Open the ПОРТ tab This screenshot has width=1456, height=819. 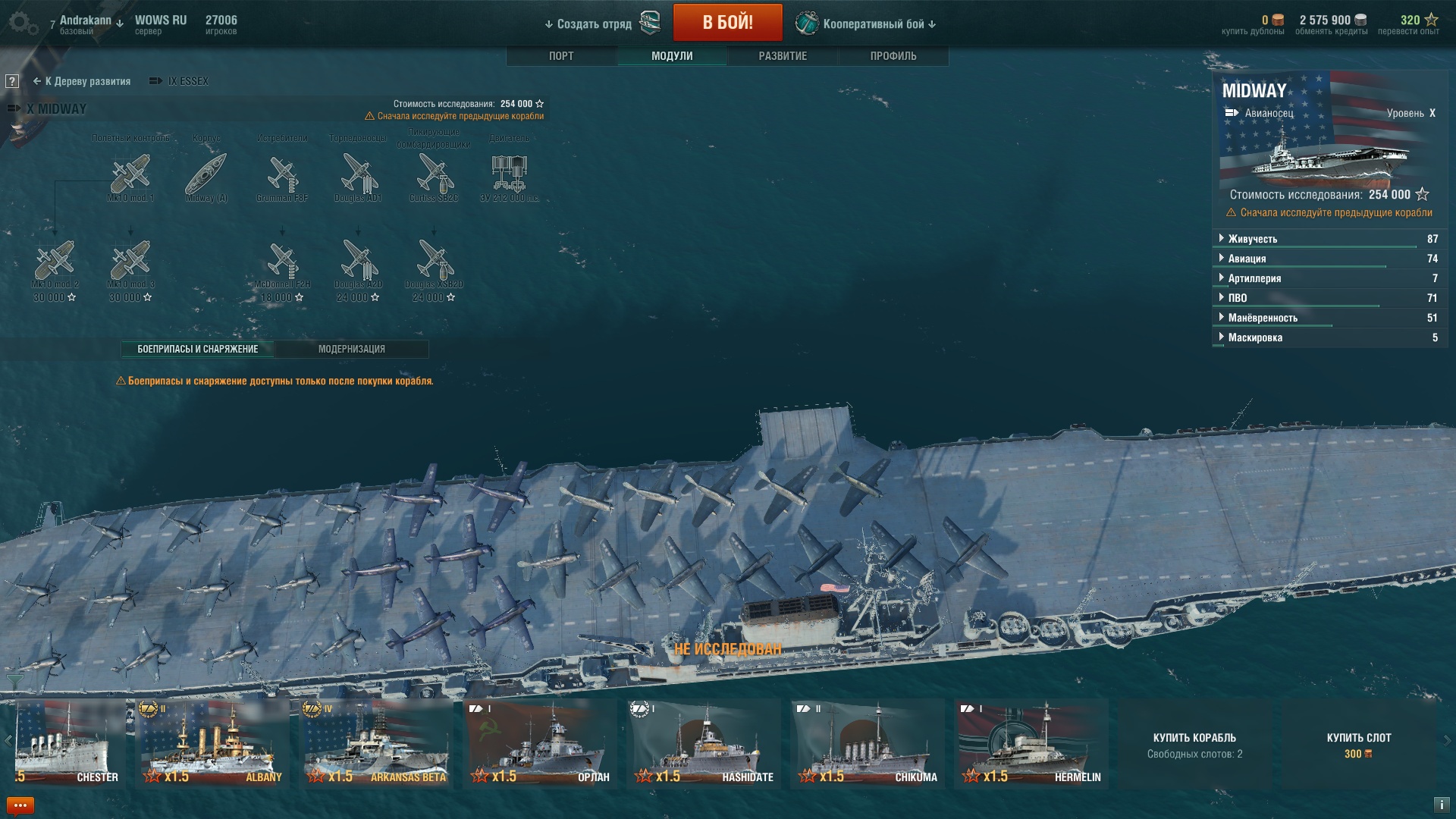tap(561, 56)
